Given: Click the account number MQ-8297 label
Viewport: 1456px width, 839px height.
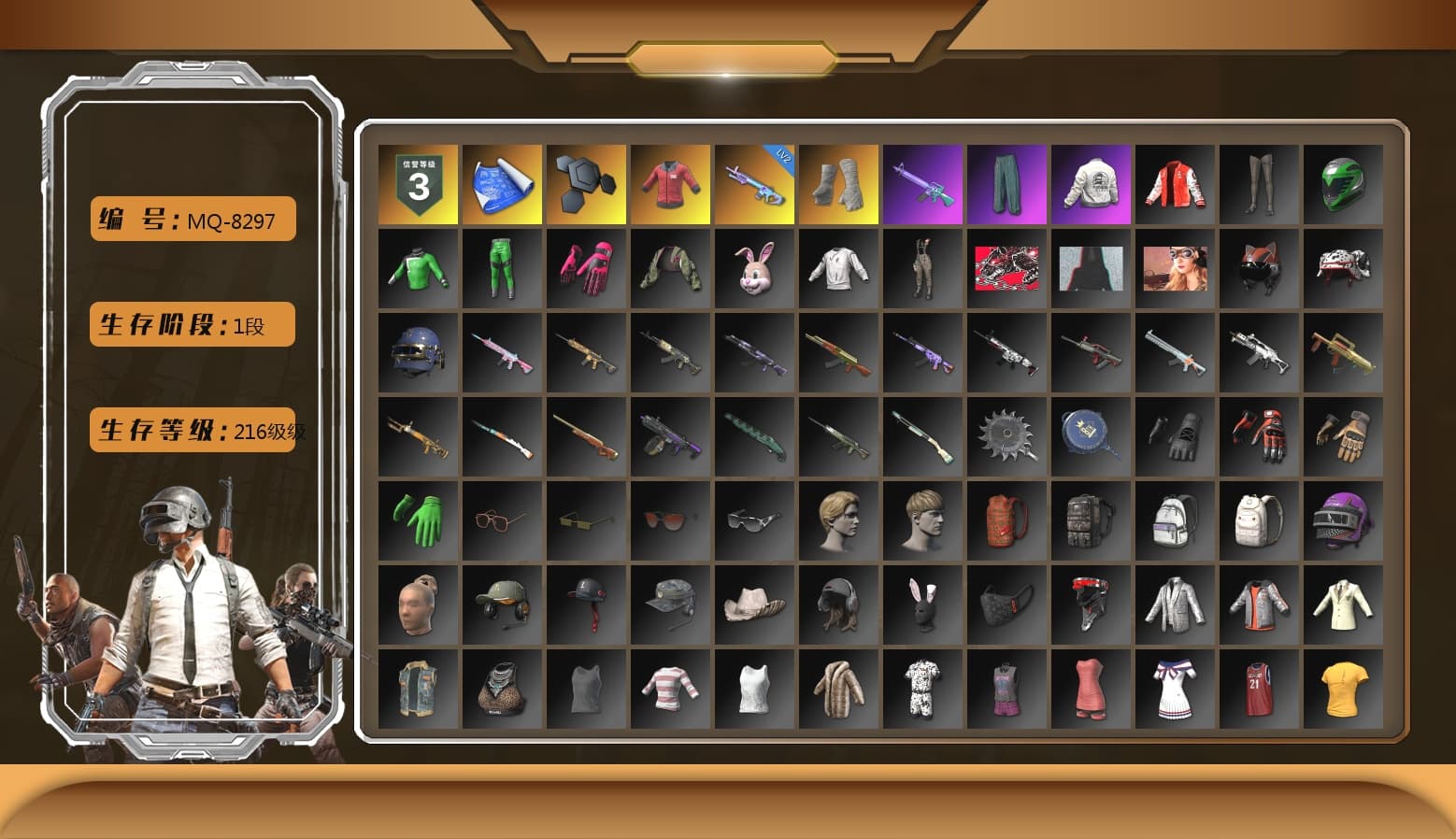Looking at the screenshot, I should point(191,218).
